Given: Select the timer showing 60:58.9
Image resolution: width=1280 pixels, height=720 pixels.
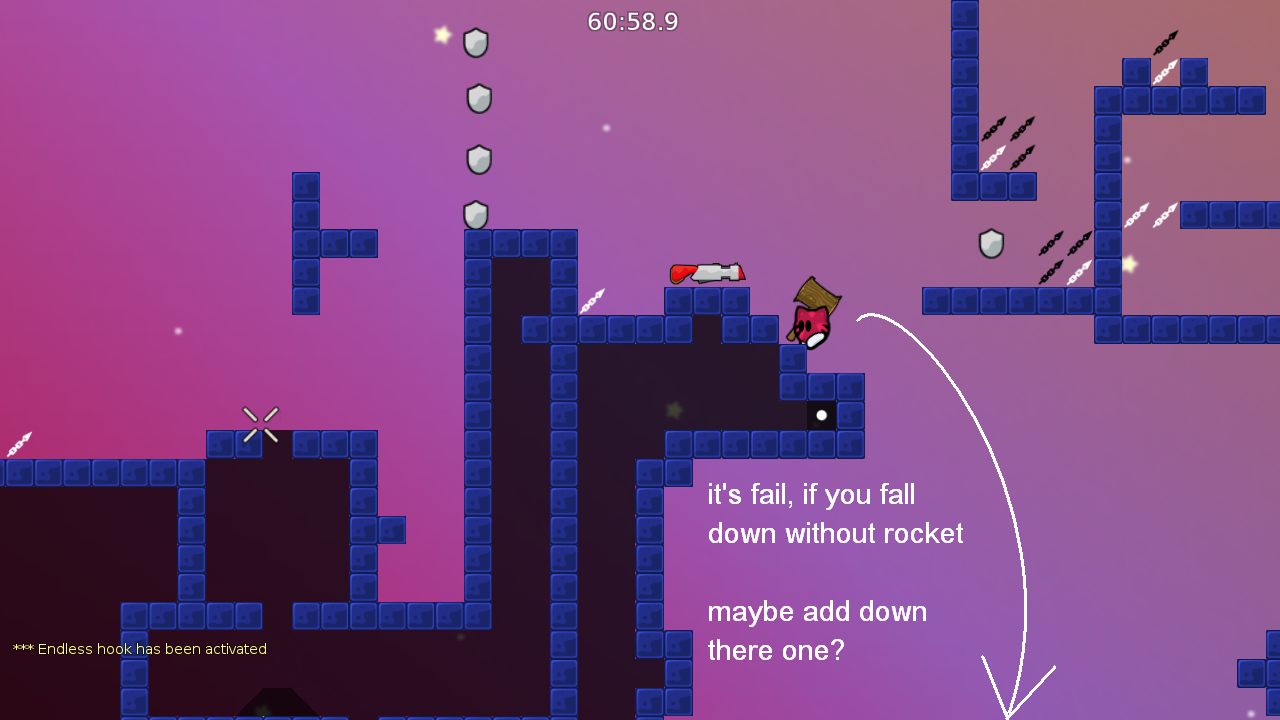Looking at the screenshot, I should point(632,22).
